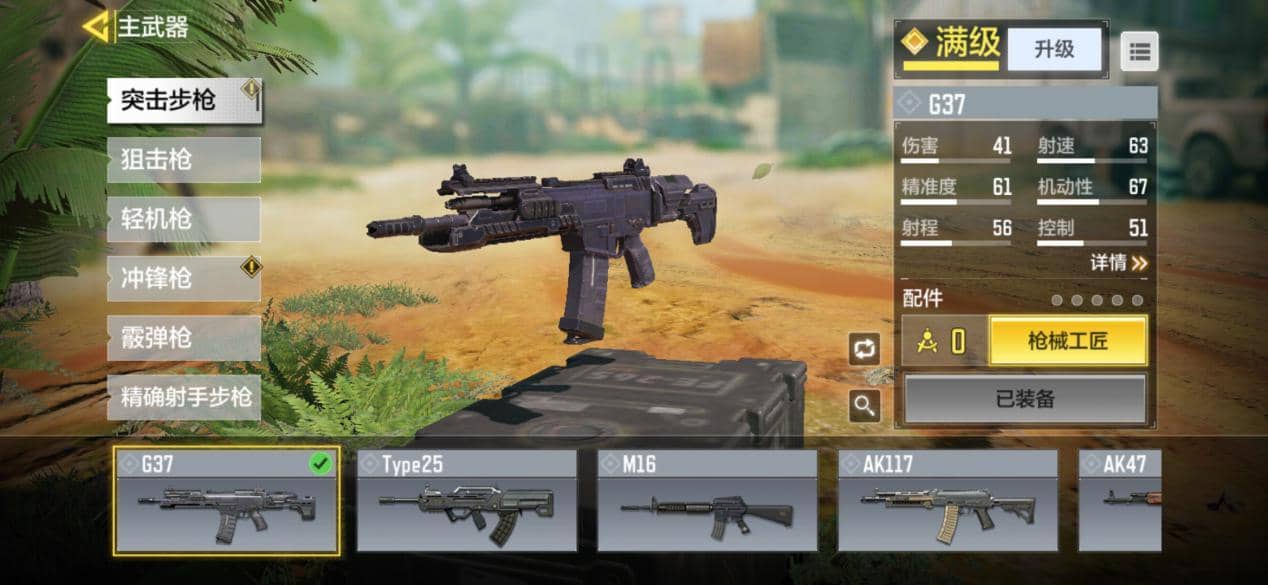Open the 枪械工匠 gunsmith
The height and width of the screenshot is (585, 1268).
tap(1067, 343)
